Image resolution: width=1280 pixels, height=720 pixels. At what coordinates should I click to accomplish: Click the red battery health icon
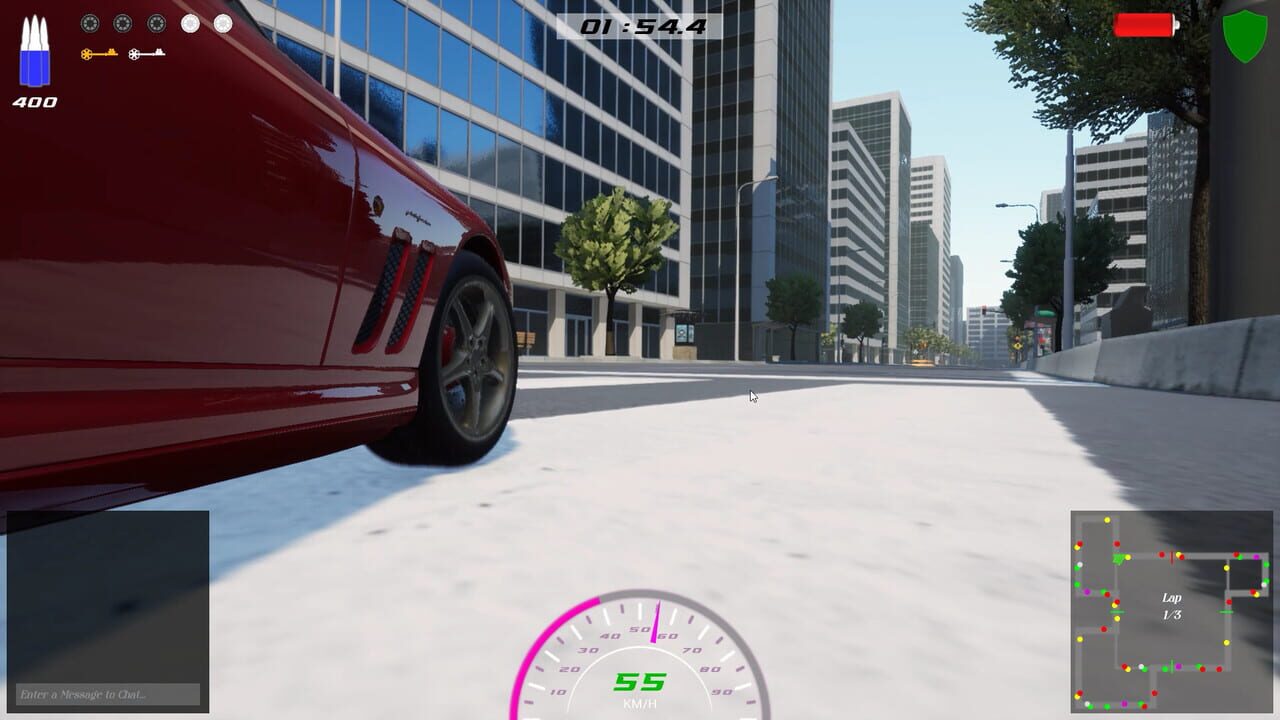pos(1146,26)
